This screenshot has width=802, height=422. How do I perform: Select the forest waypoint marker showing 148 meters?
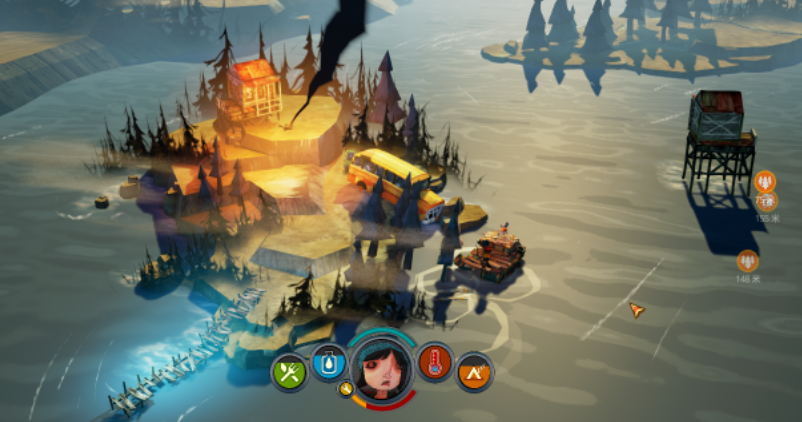pos(747,262)
